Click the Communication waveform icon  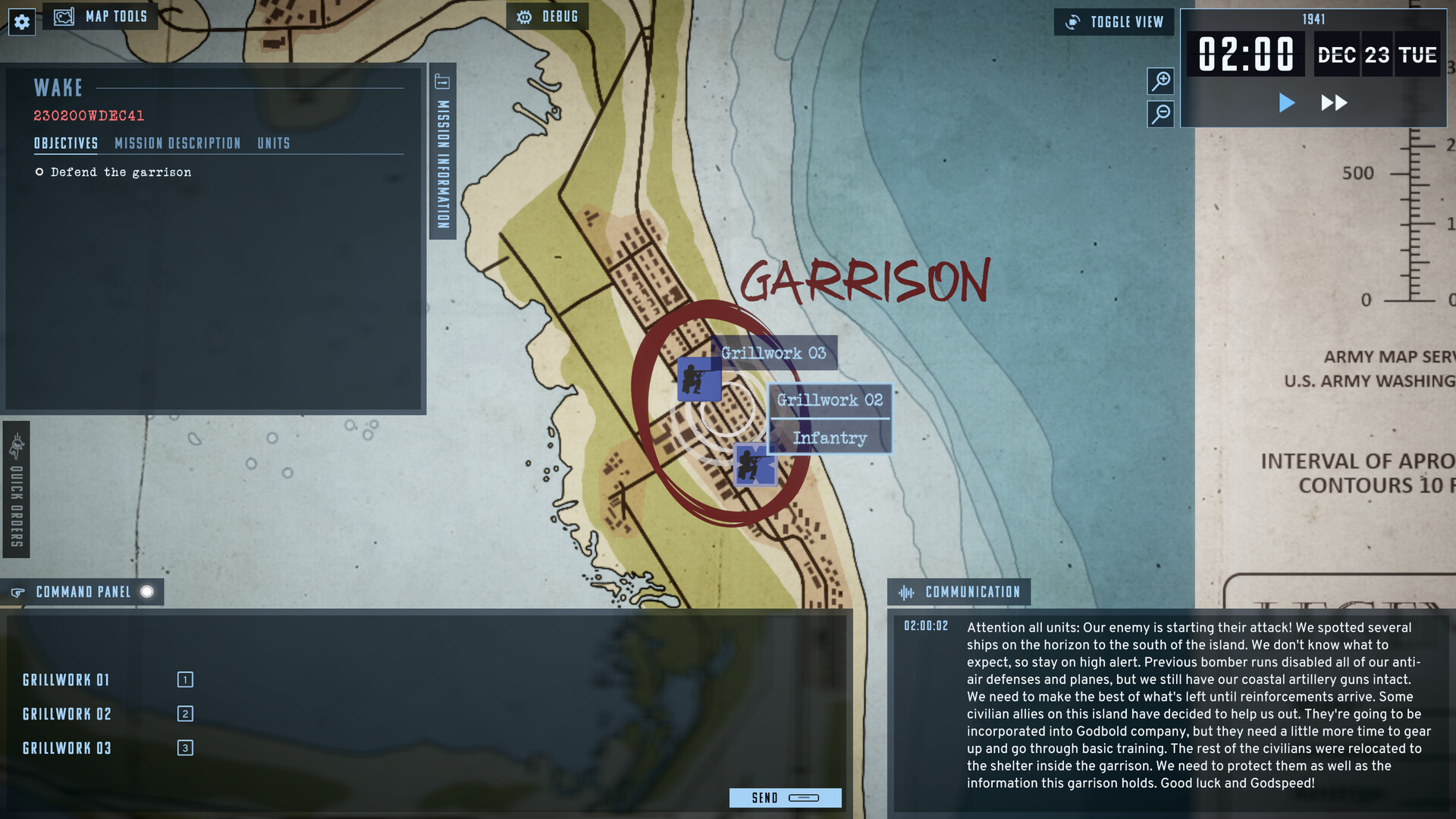tap(907, 592)
